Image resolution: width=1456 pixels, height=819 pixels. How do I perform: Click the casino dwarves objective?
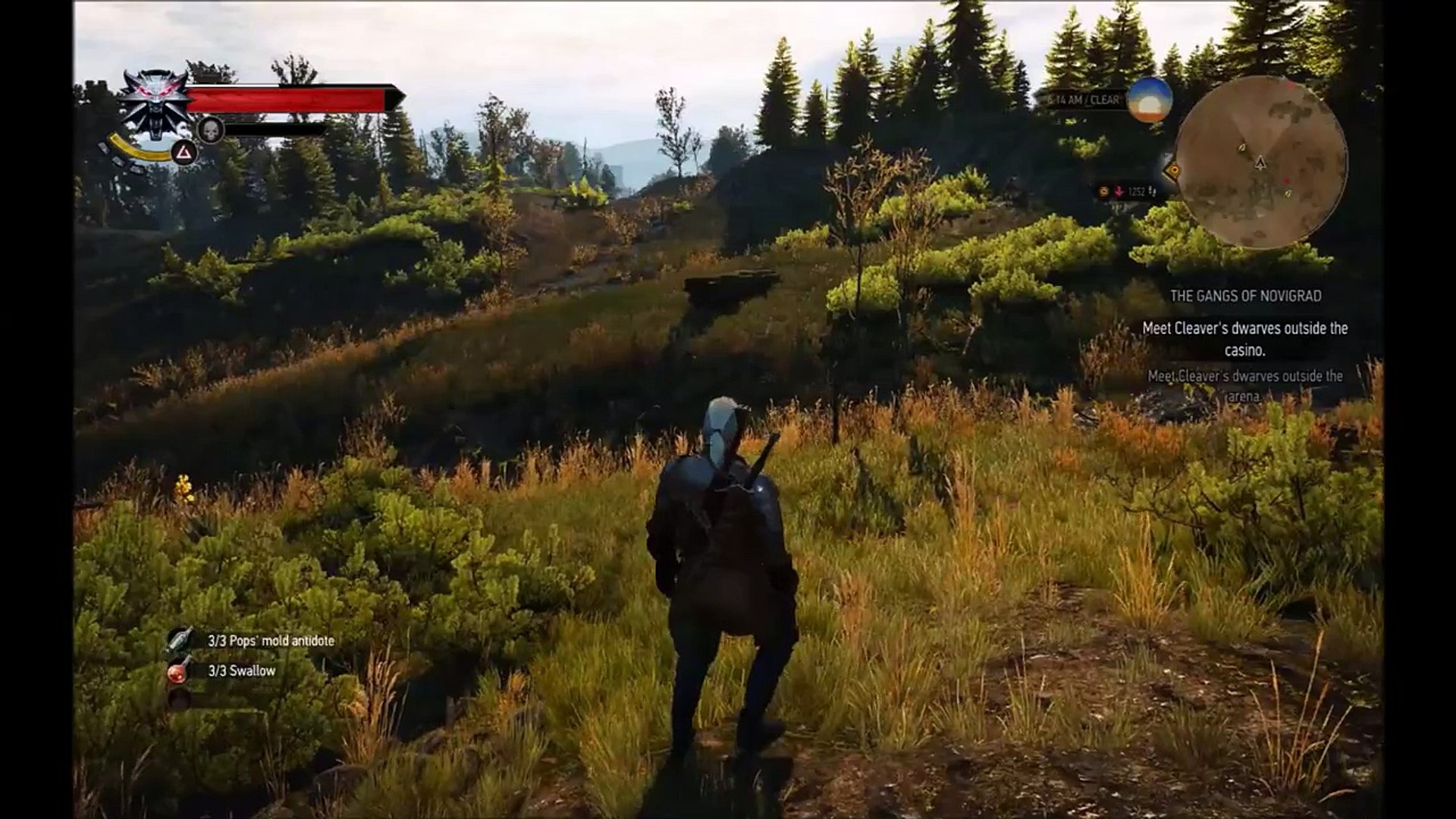(1244, 338)
